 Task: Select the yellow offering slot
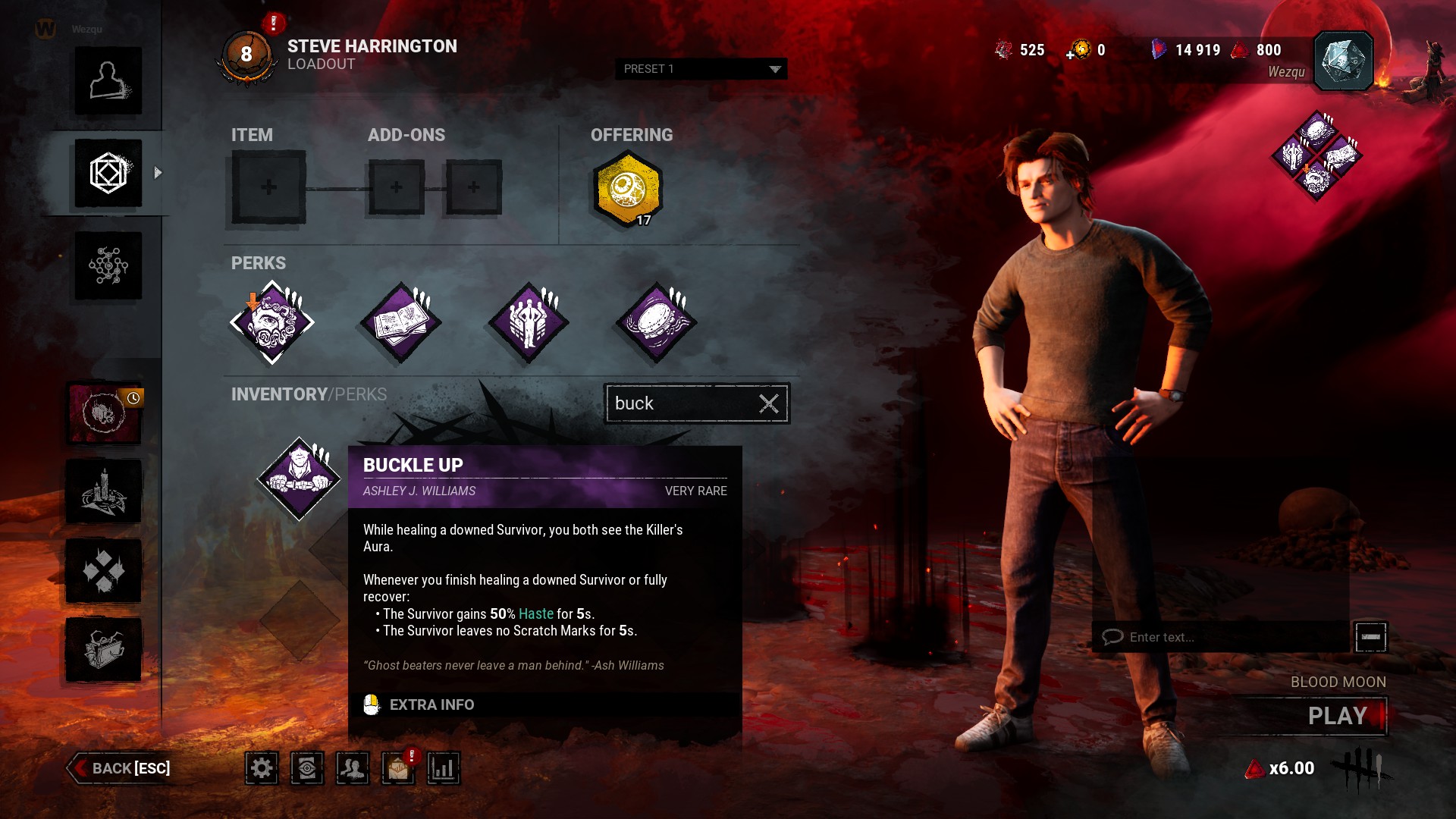tap(628, 189)
